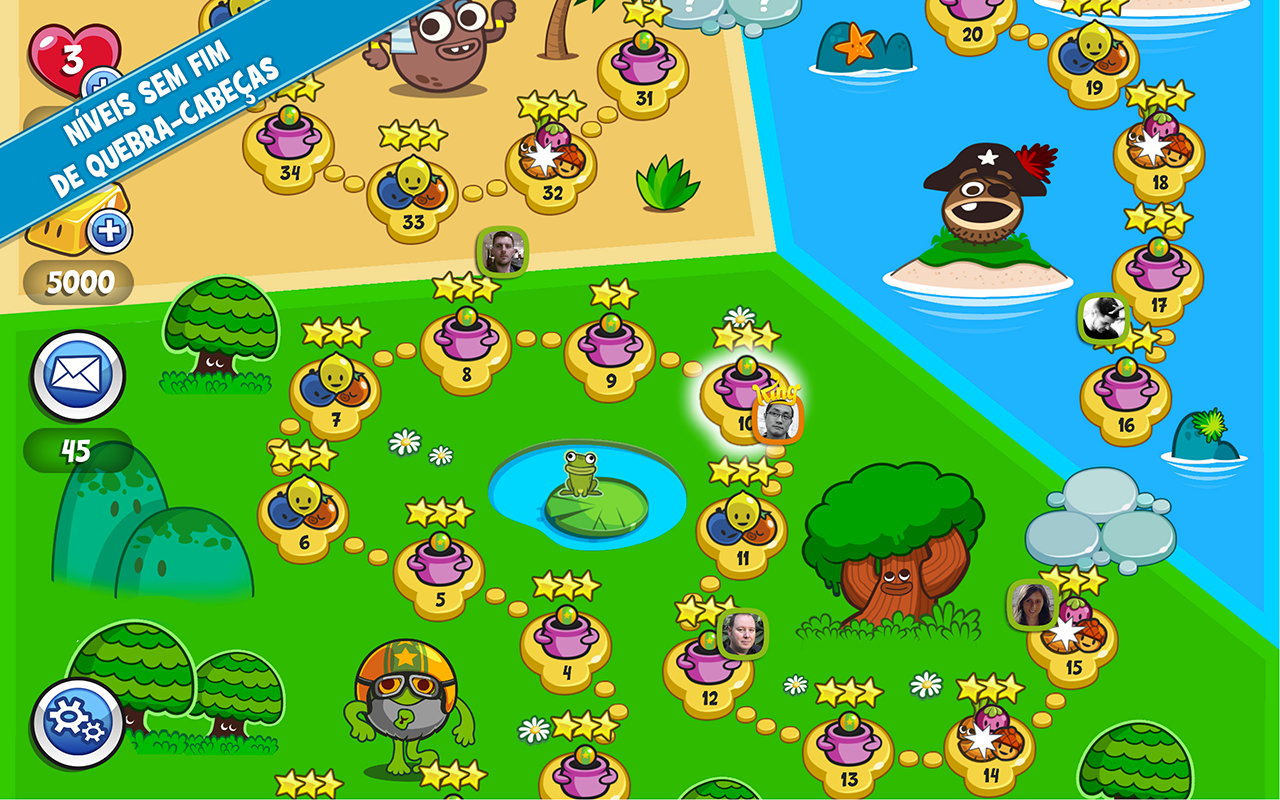Image resolution: width=1280 pixels, height=800 pixels.
Task: Click the NÍVEIS SEM FIM banner
Action: [x=150, y=110]
